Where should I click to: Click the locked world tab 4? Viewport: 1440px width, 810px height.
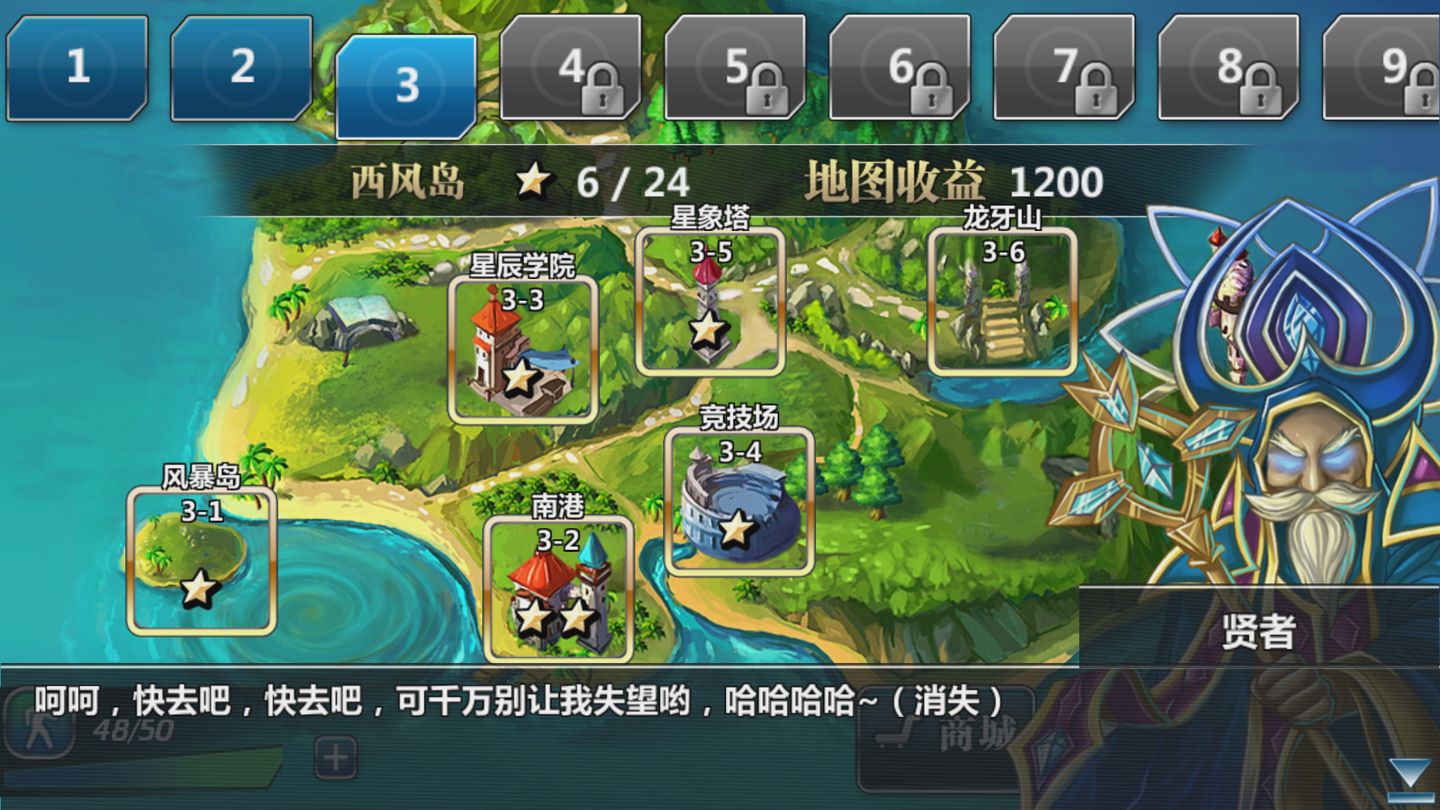571,67
